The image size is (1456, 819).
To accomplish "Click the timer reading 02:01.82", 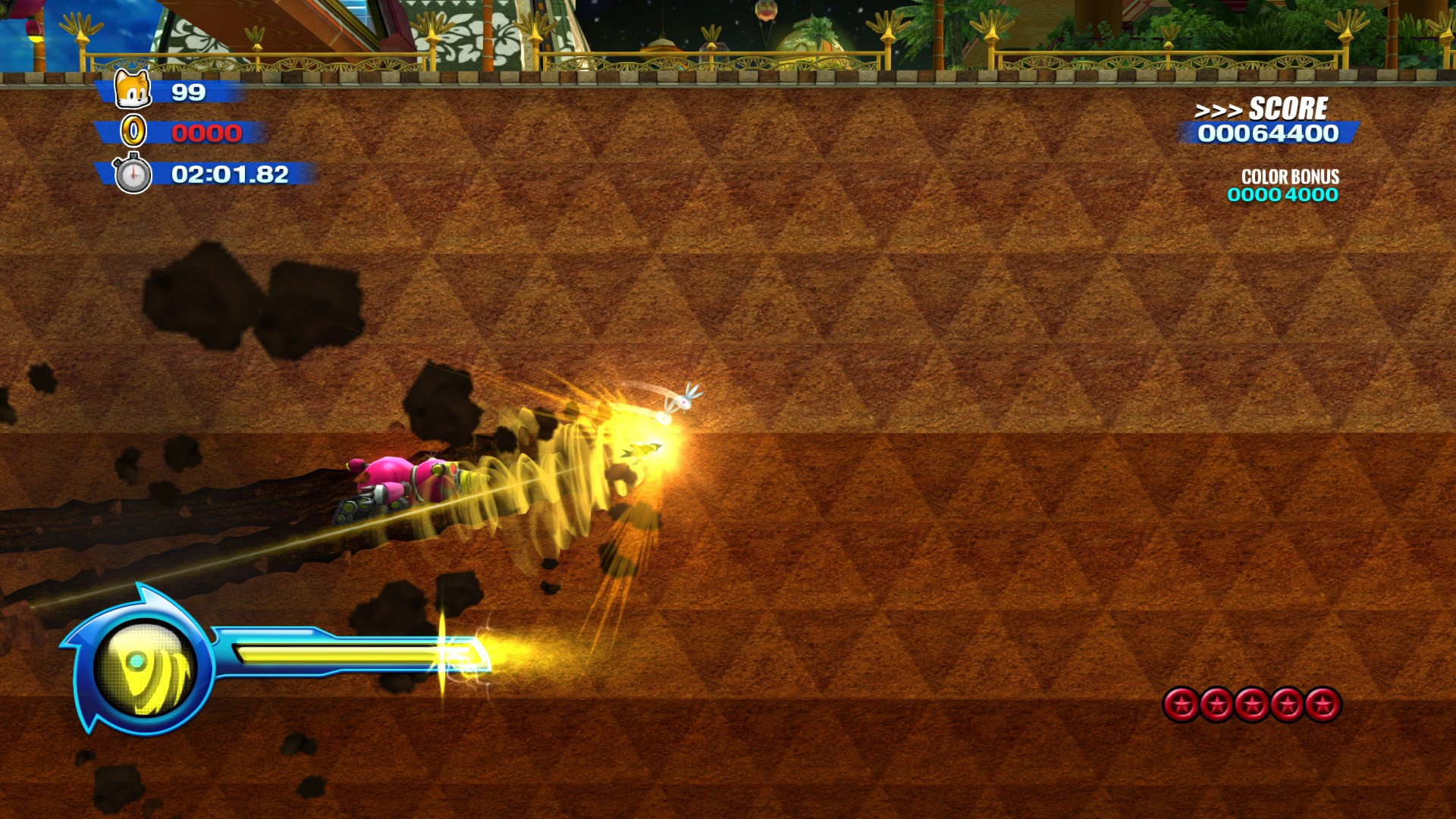I will click(229, 175).
